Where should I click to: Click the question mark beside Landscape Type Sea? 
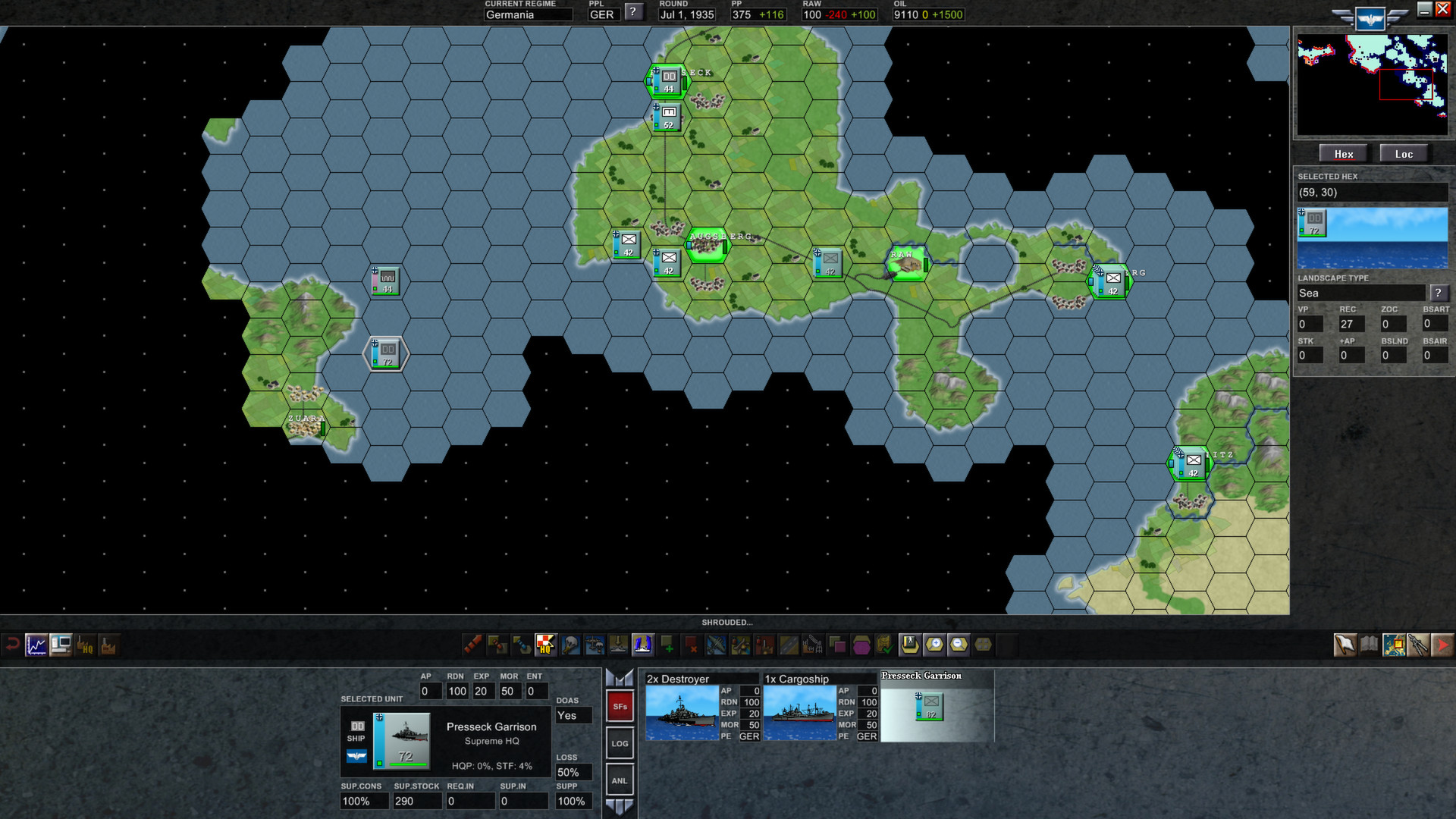1437,292
